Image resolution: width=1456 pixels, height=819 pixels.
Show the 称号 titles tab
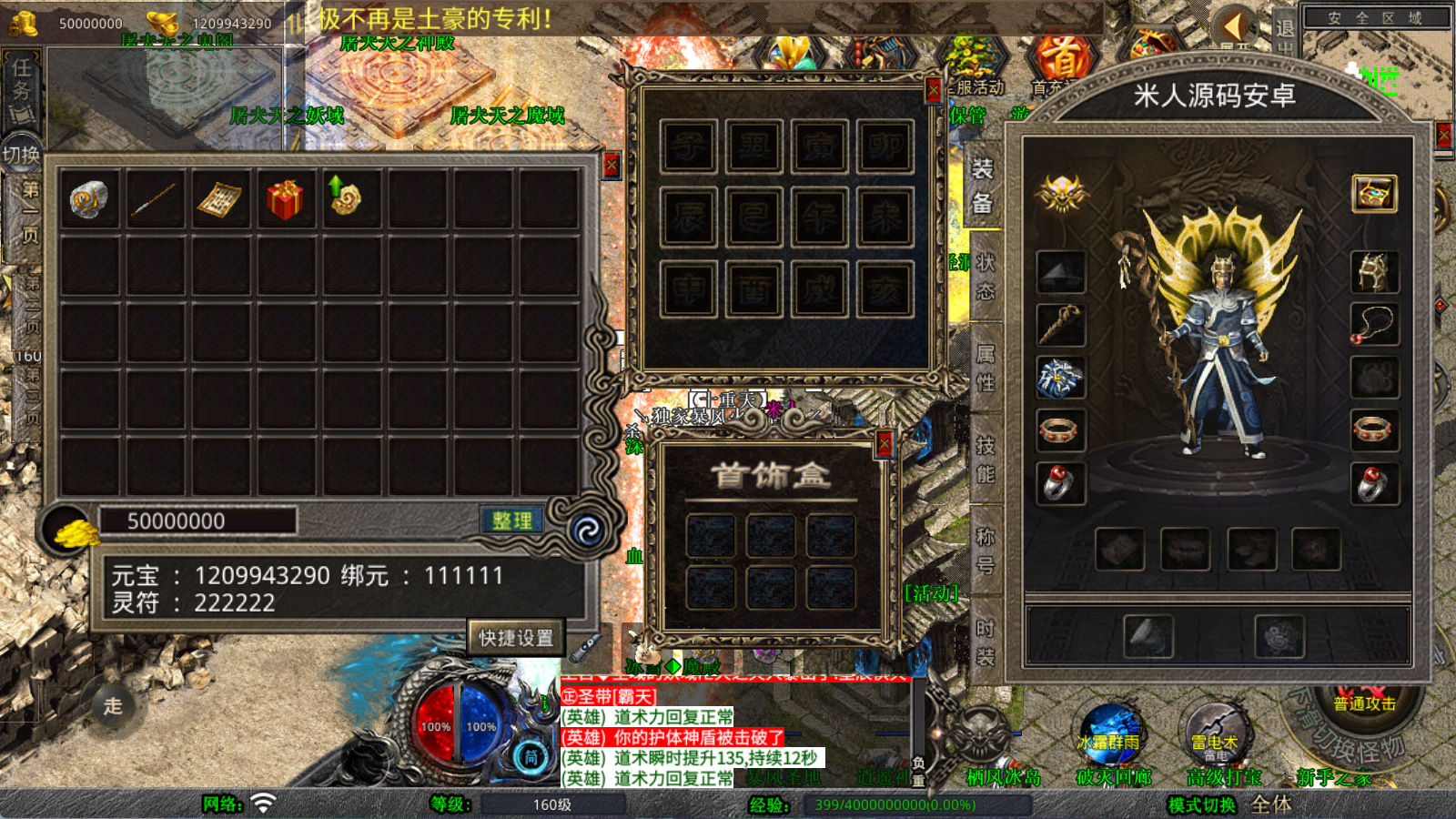pos(985,550)
